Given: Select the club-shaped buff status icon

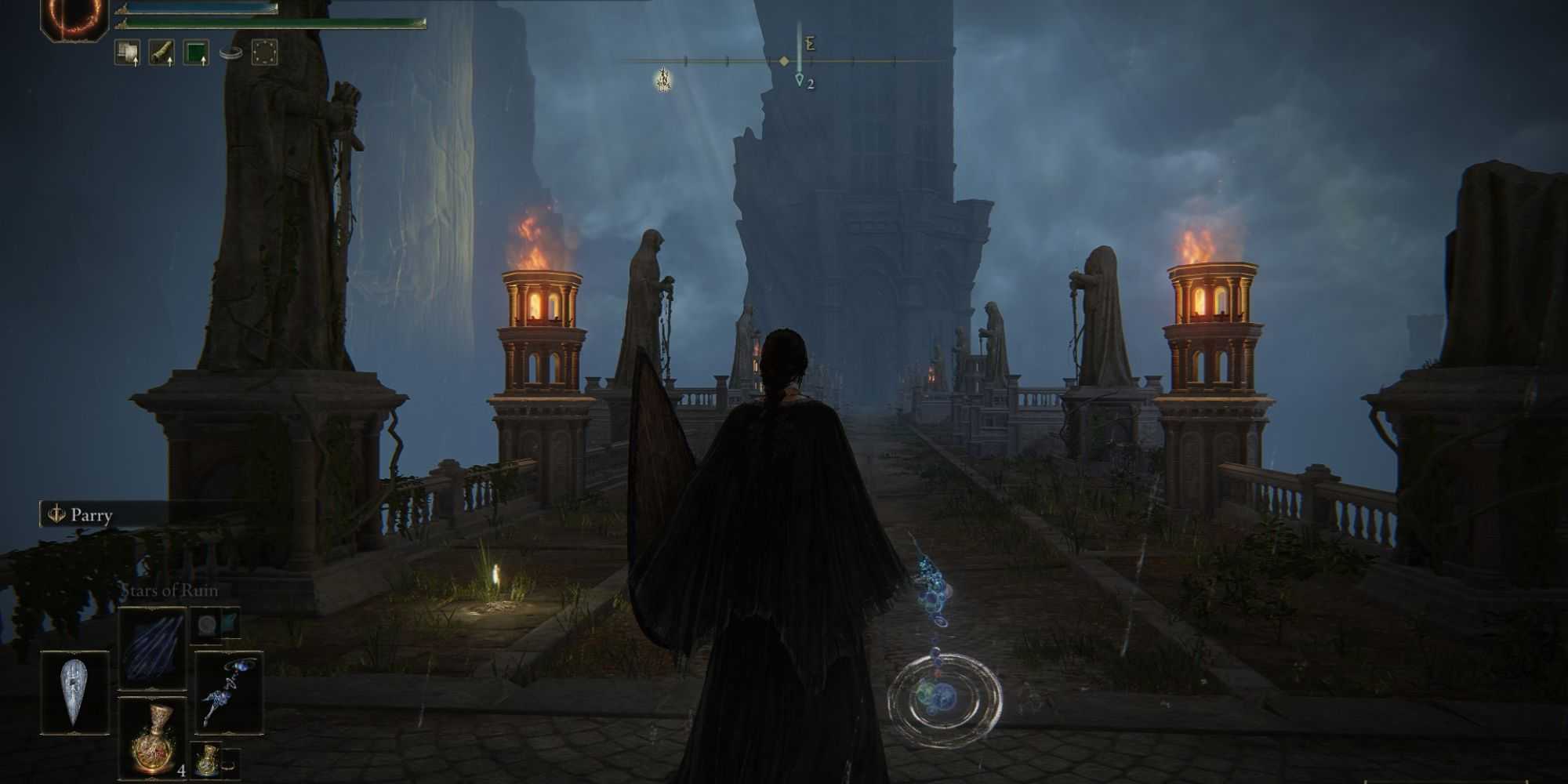Looking at the screenshot, I should [162, 53].
